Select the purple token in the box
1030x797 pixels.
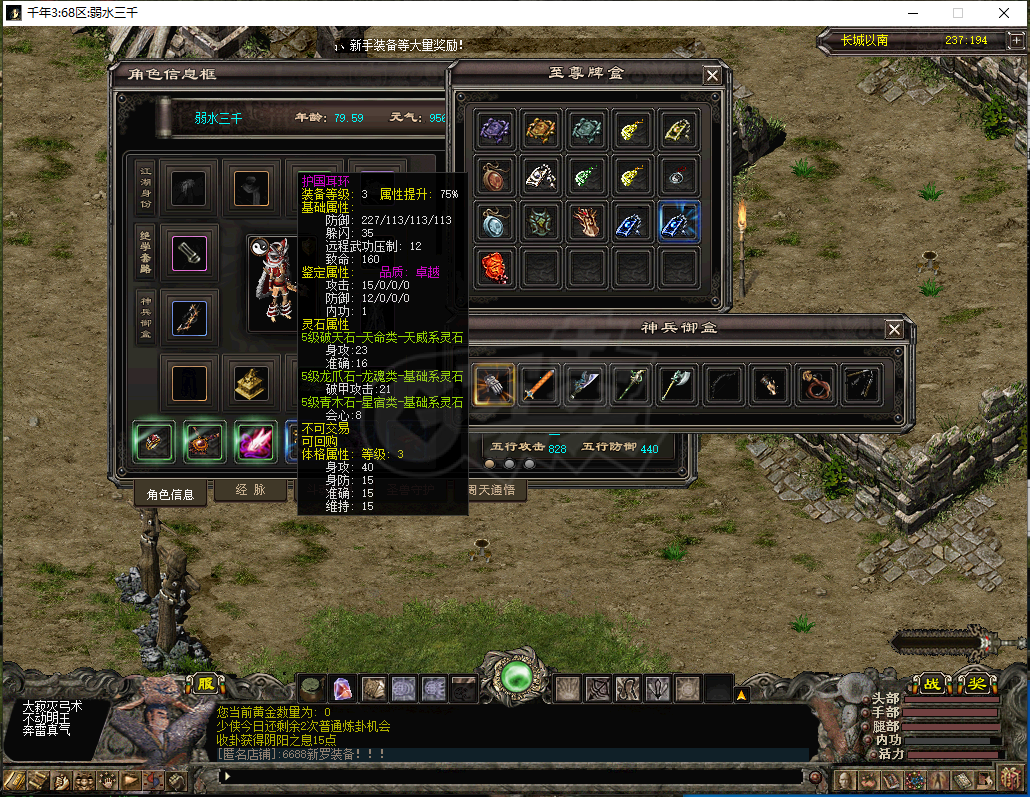[x=495, y=130]
